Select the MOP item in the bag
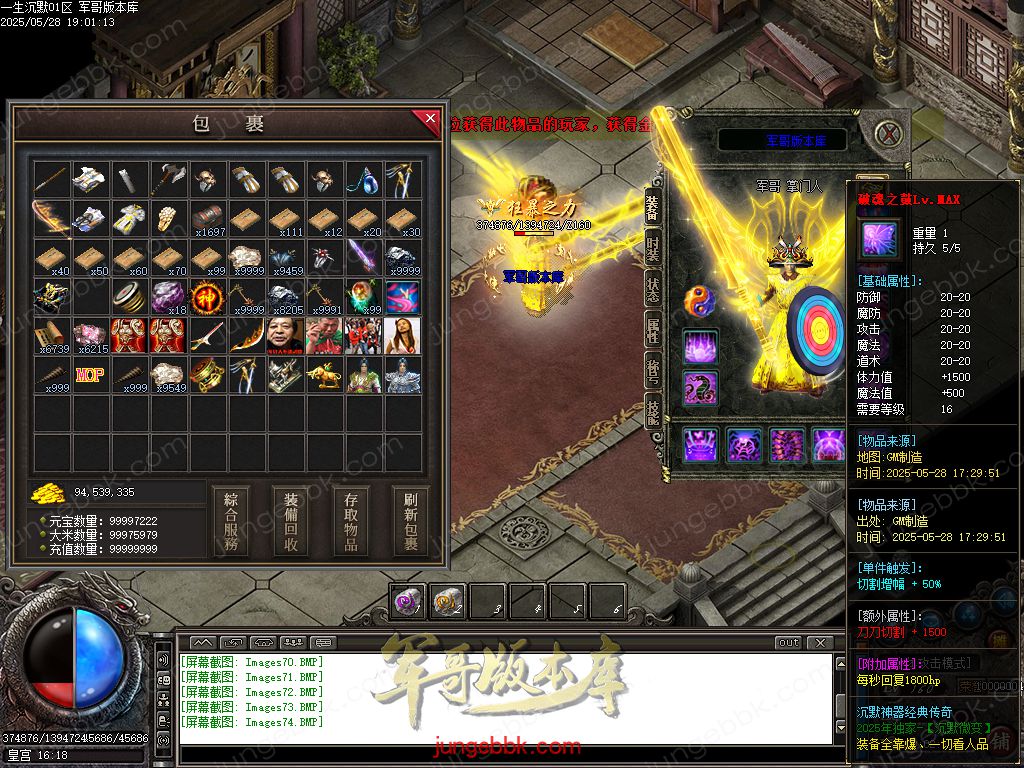 (x=90, y=375)
